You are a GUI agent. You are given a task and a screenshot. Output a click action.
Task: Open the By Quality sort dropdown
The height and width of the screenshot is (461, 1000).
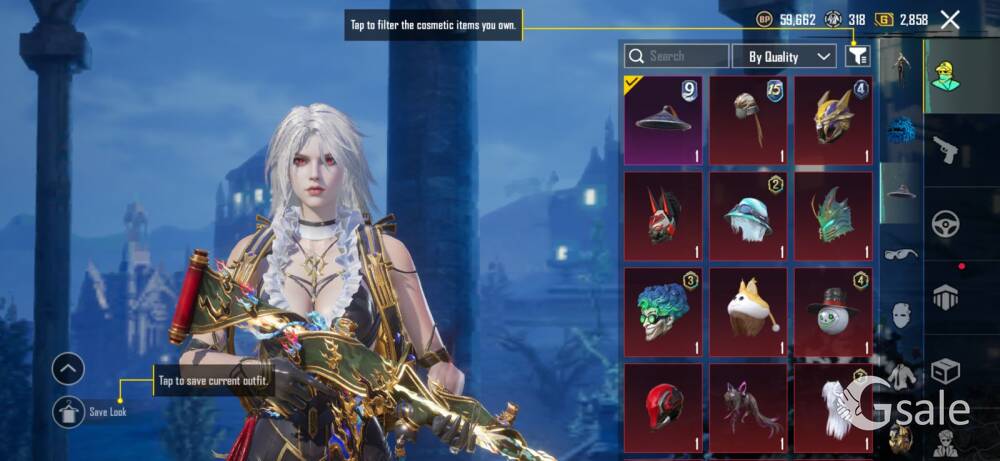(x=784, y=56)
